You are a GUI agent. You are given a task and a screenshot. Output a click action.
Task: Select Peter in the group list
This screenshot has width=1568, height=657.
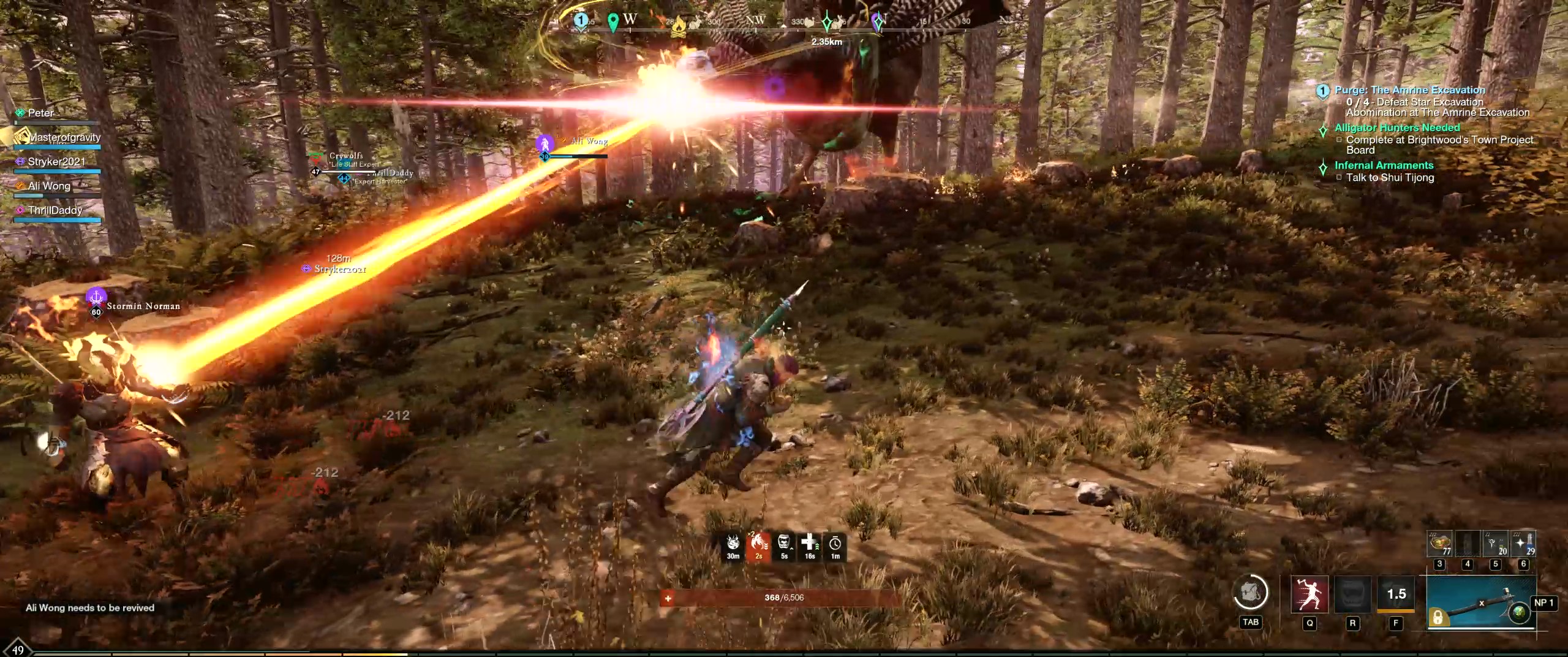point(41,113)
